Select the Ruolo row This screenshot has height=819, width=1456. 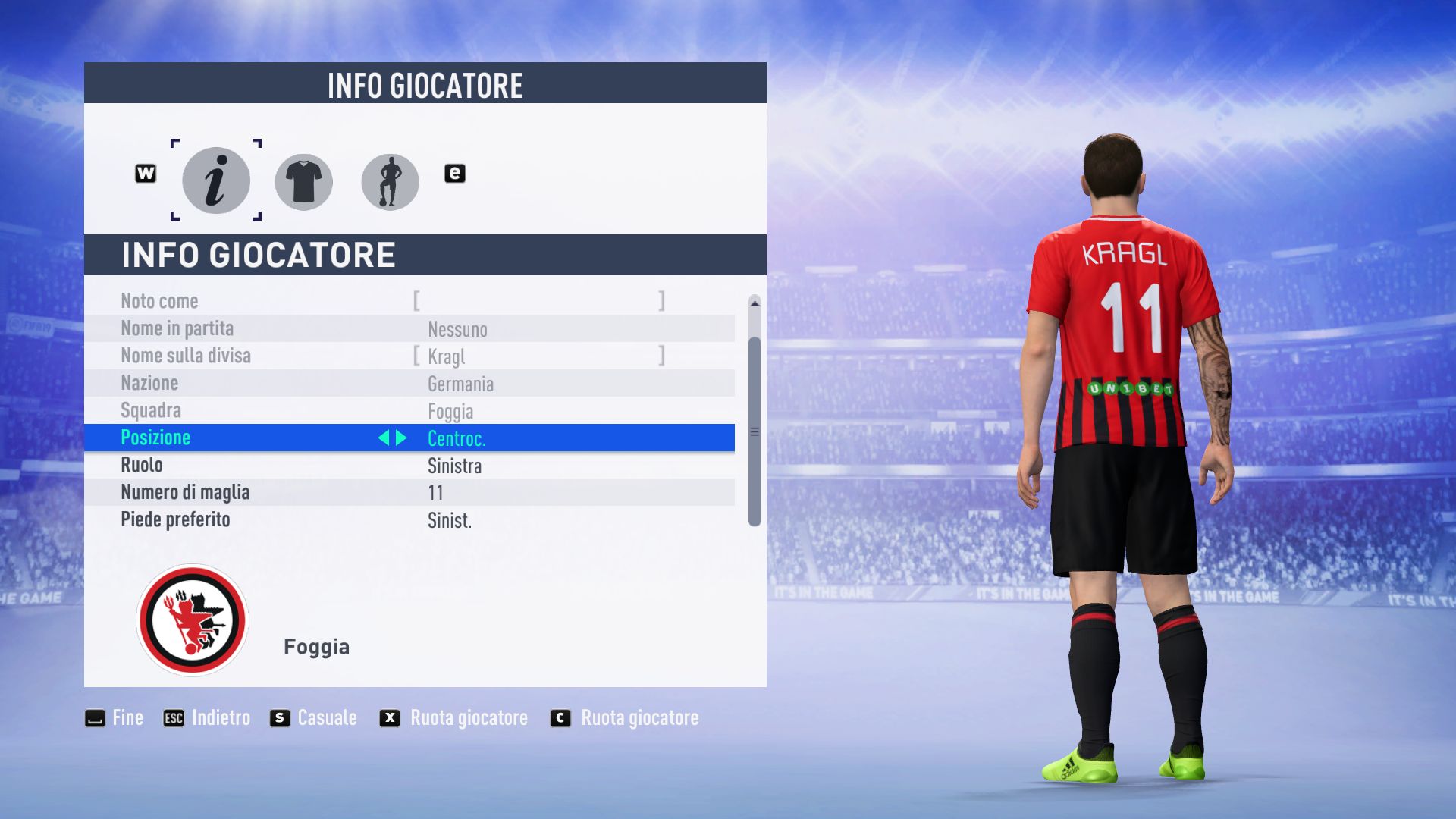click(409, 465)
